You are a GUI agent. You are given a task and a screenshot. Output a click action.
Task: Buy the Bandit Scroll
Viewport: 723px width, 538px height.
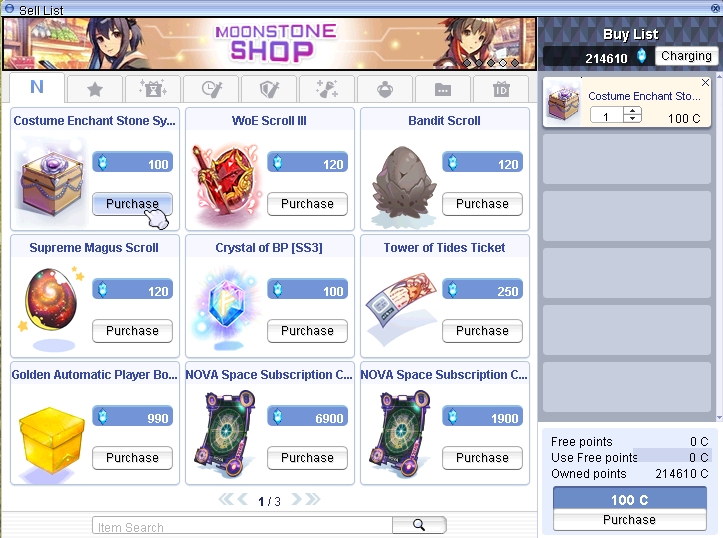pos(482,204)
